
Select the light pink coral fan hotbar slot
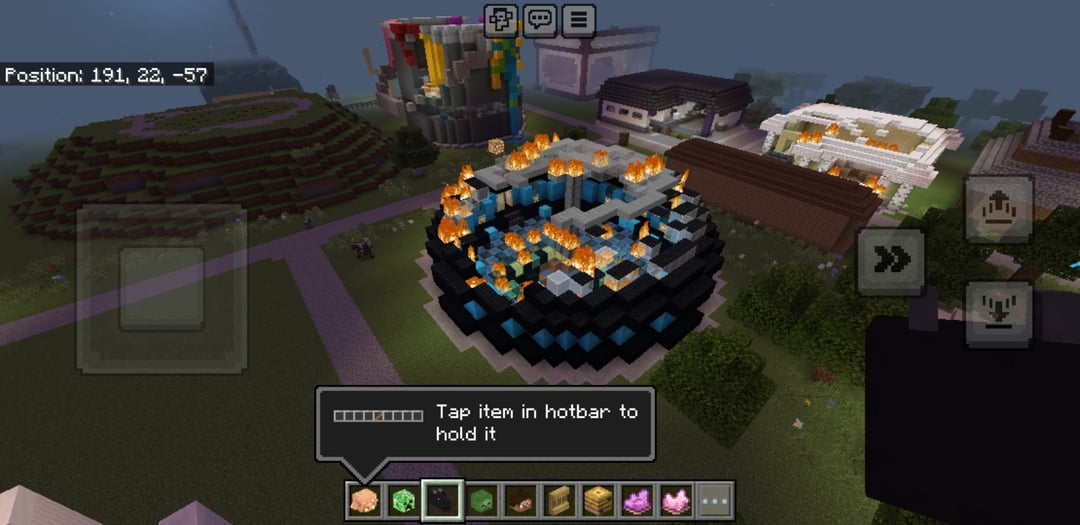[675, 499]
